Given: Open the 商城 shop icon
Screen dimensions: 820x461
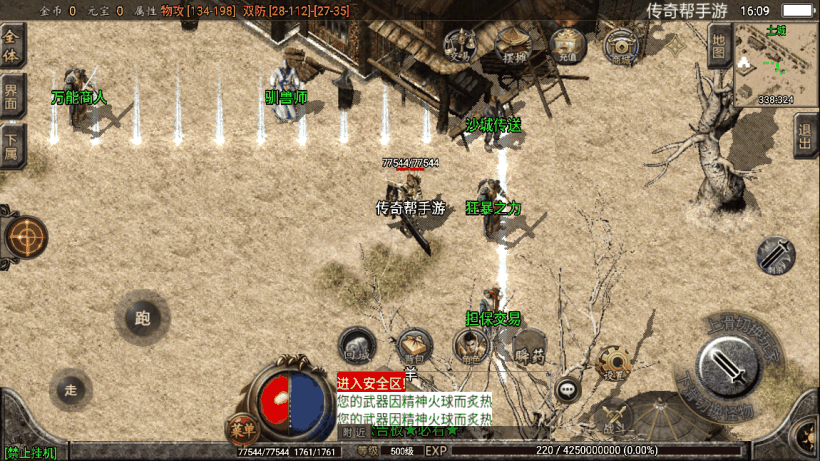Looking at the screenshot, I should click(621, 44).
